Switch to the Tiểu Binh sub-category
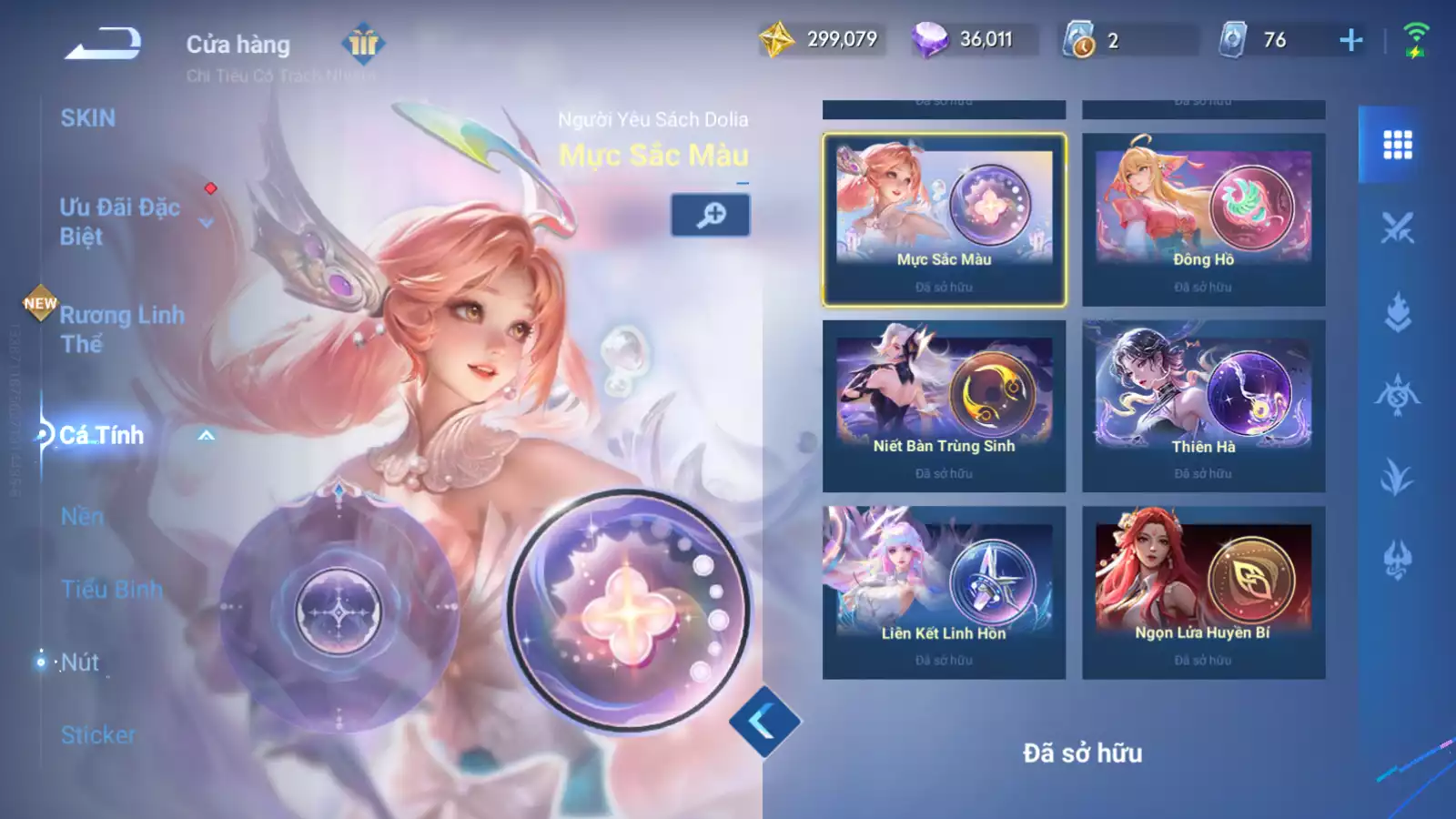 pyautogui.click(x=112, y=590)
